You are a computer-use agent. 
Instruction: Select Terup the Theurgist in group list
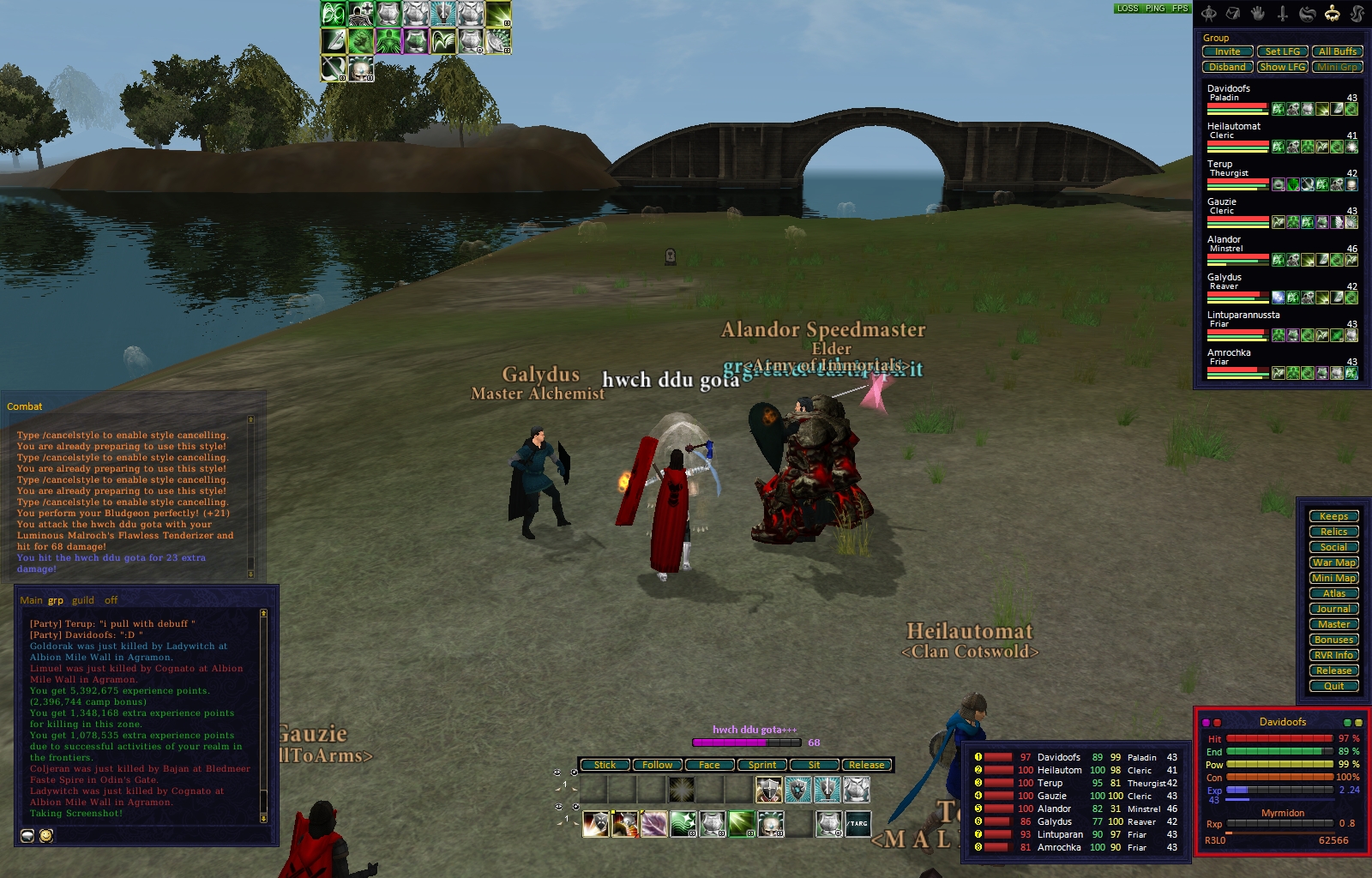click(x=1220, y=164)
